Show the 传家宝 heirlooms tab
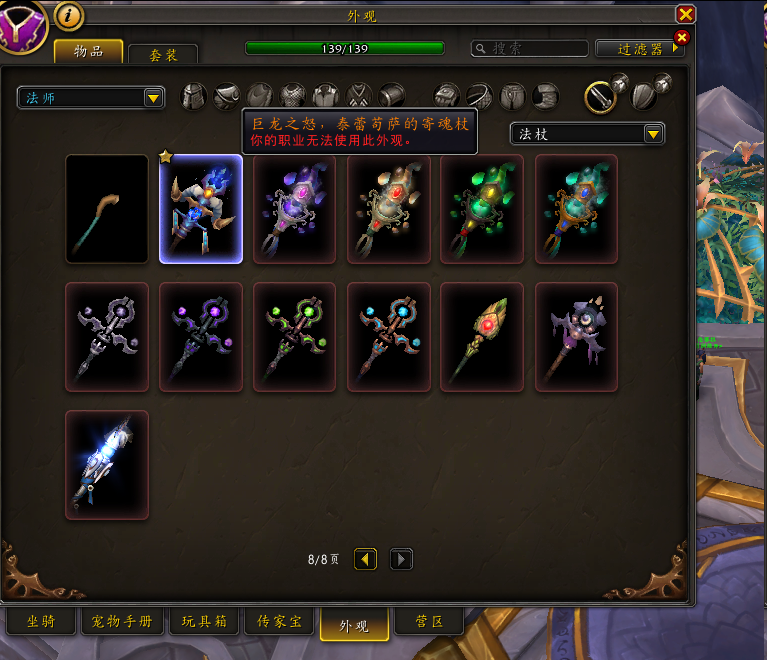Image resolution: width=767 pixels, height=660 pixels. tap(279, 622)
